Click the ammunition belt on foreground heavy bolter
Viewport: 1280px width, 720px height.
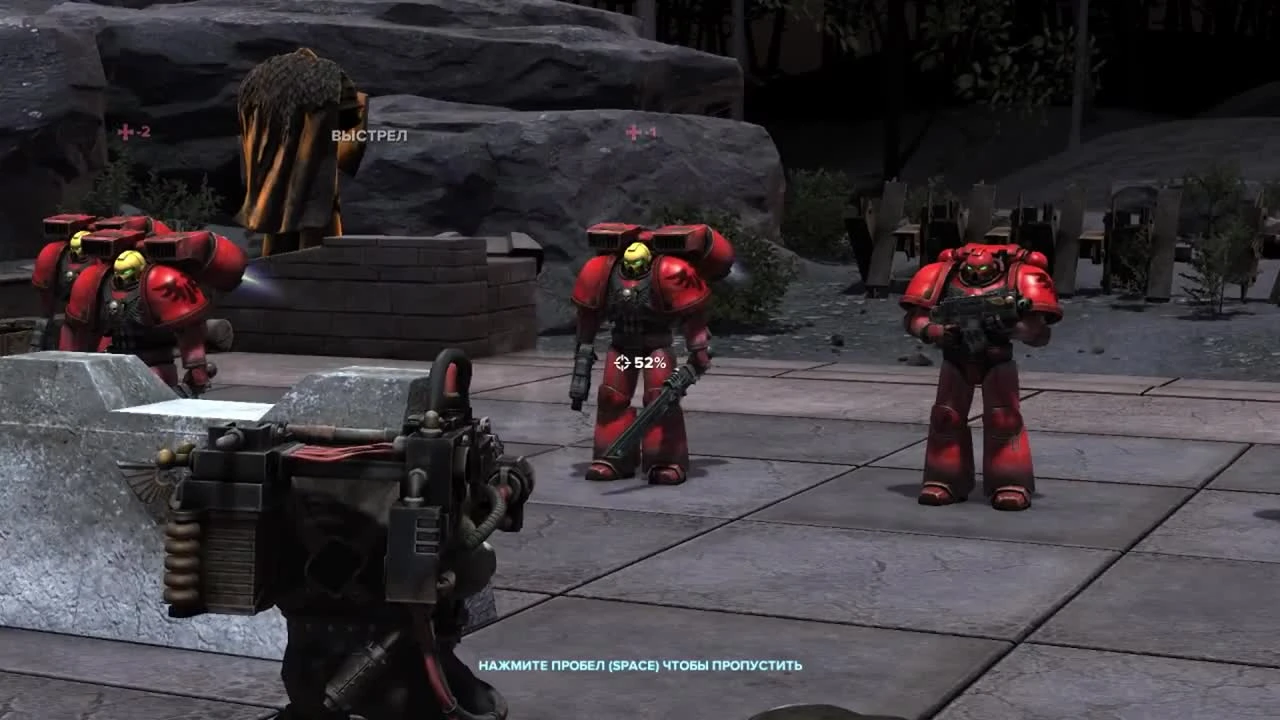tap(183, 555)
